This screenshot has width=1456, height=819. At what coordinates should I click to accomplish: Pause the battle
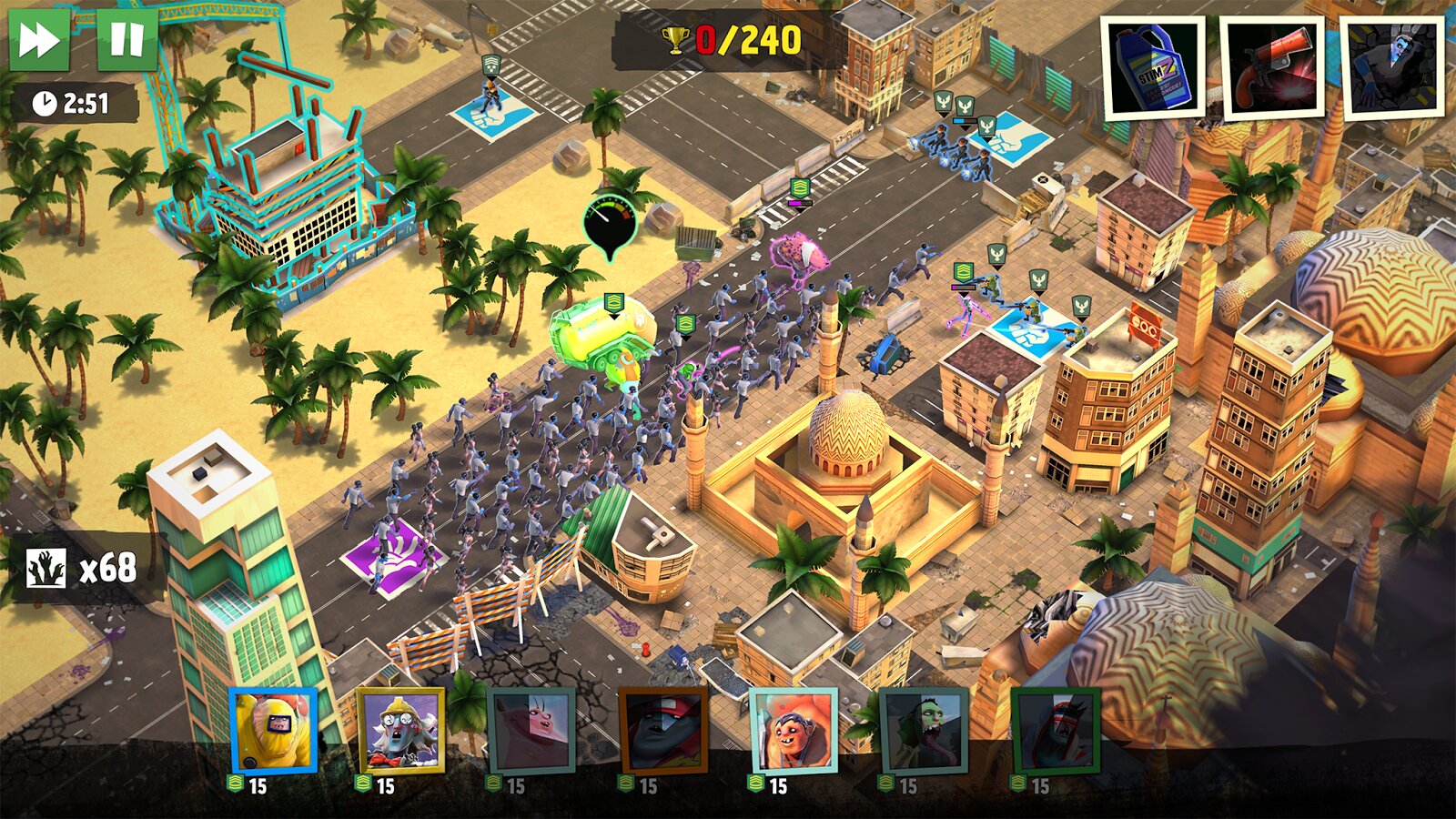coord(126,39)
